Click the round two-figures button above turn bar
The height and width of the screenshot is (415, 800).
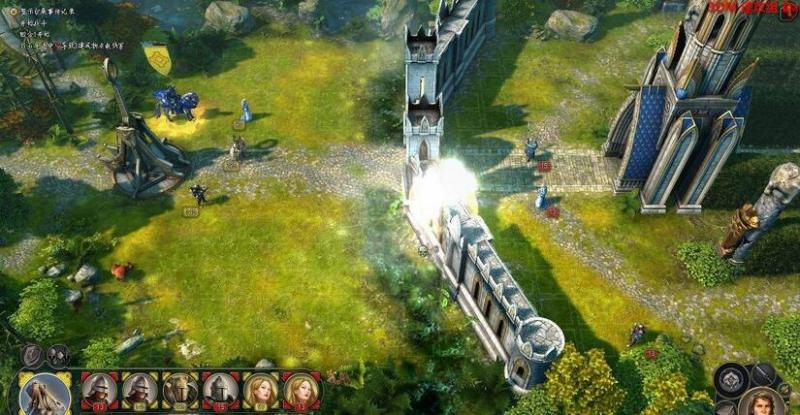tap(59, 355)
